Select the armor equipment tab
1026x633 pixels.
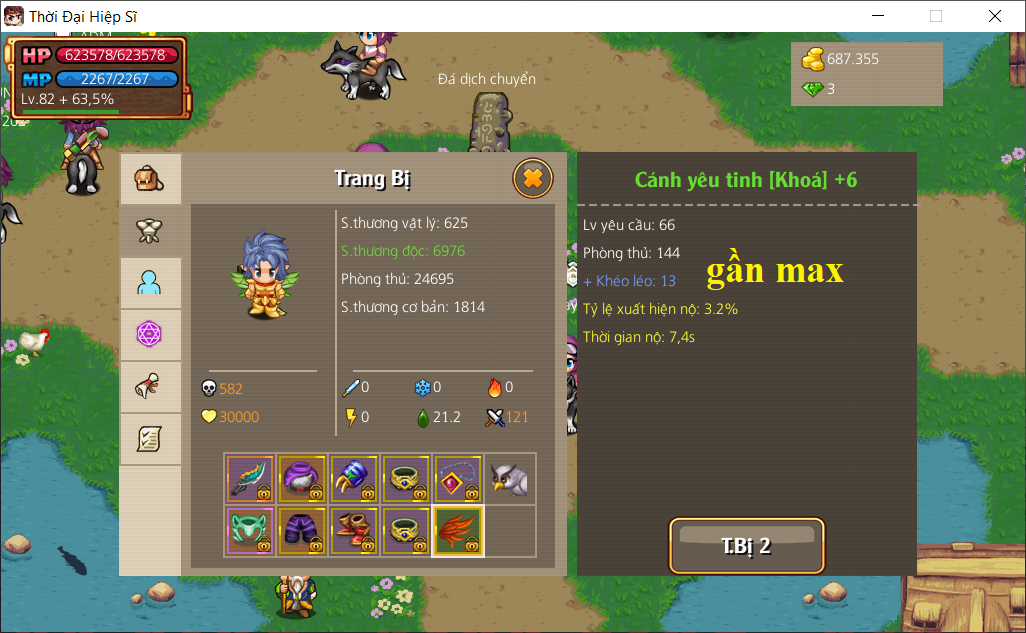click(150, 231)
